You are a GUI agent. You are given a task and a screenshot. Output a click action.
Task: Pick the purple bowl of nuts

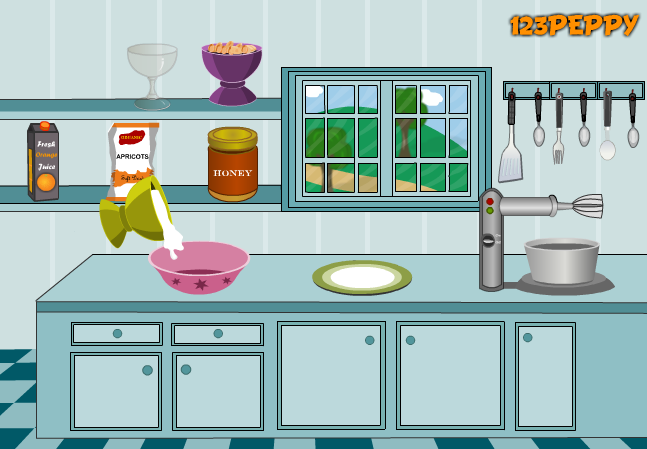(x=232, y=70)
